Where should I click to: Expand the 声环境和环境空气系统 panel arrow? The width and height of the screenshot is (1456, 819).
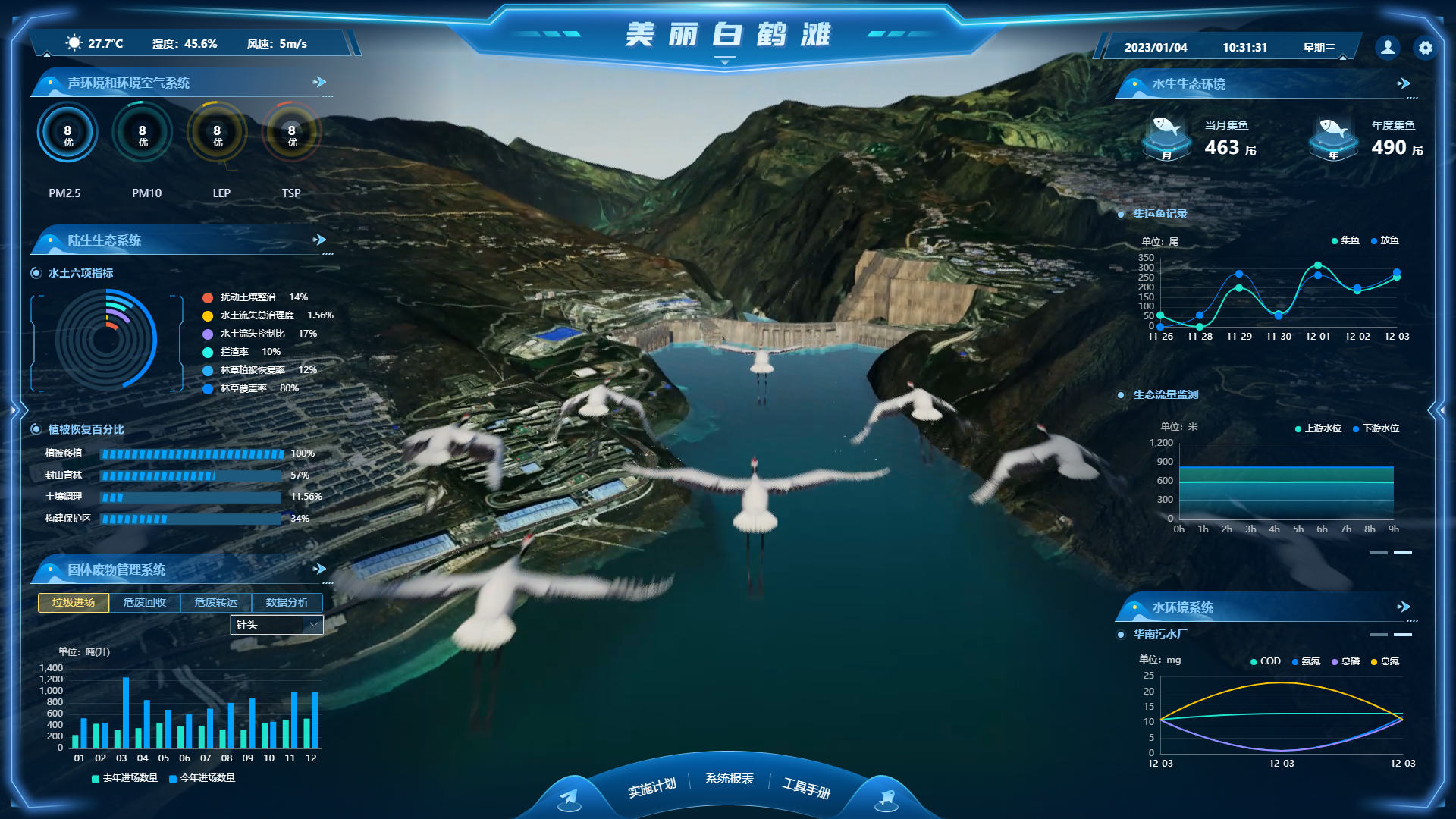[320, 82]
